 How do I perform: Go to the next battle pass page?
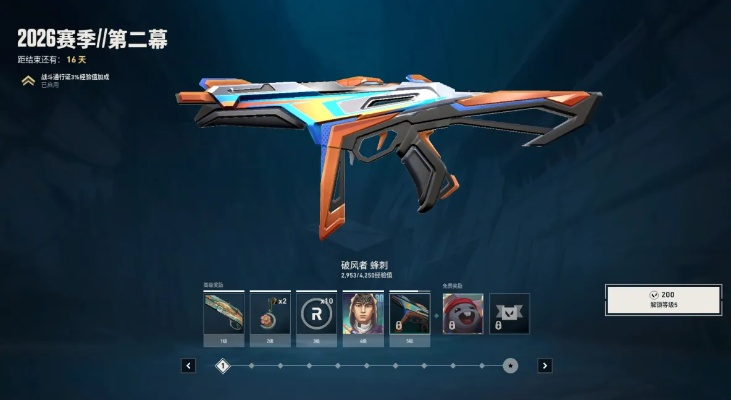(x=544, y=366)
